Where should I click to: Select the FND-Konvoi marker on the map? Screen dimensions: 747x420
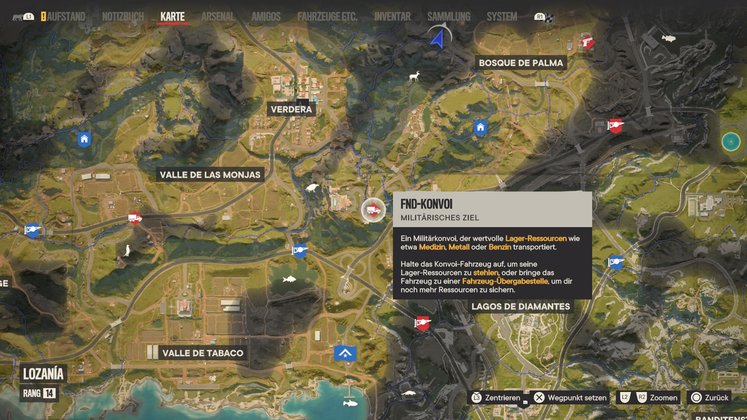tap(372, 209)
